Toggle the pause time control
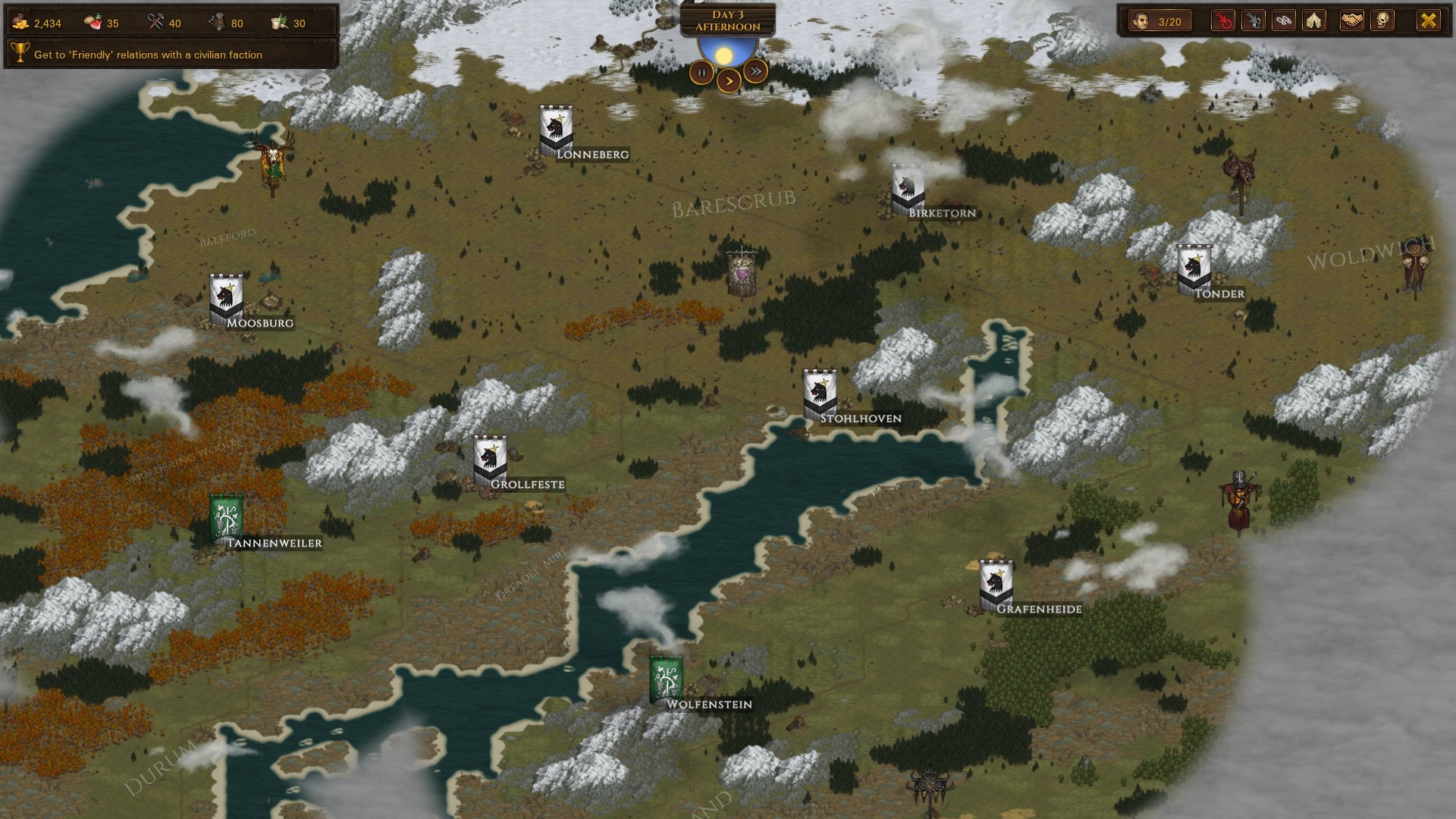Image resolution: width=1456 pixels, height=819 pixels. (x=700, y=72)
